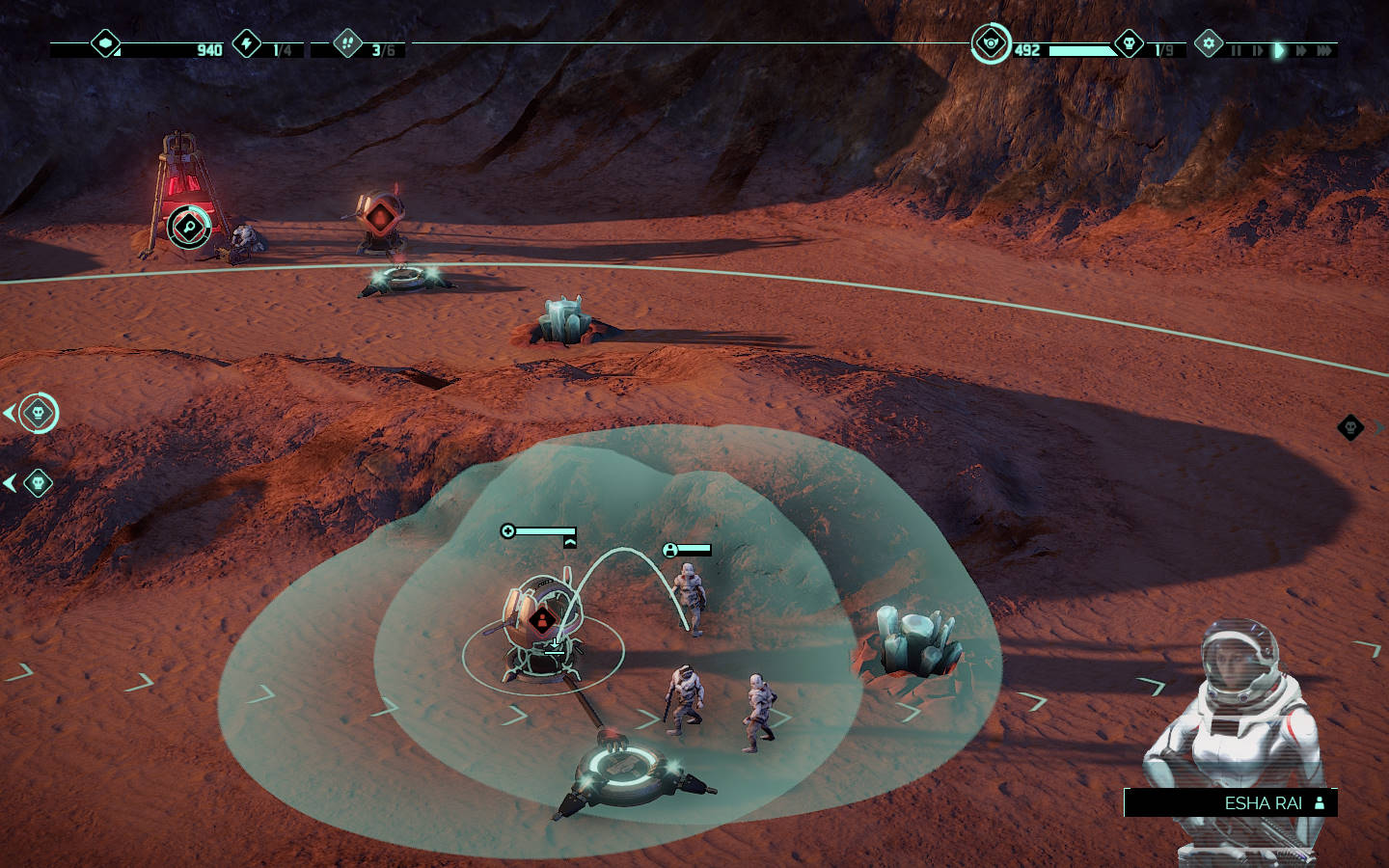Set game speed to normal play

coord(1279,50)
